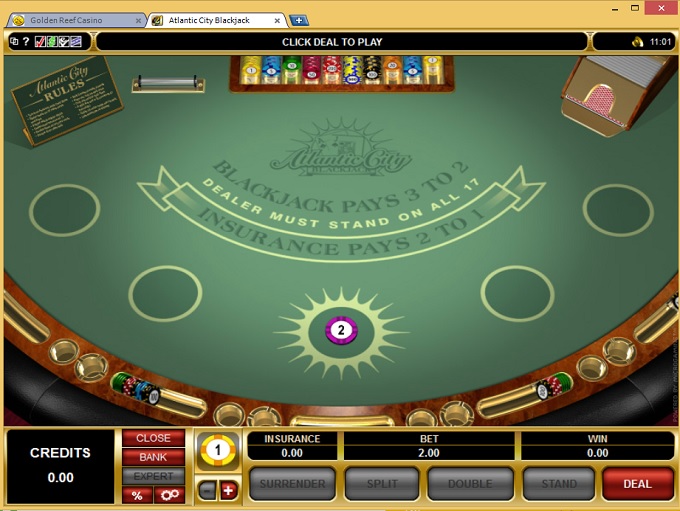This screenshot has width=680, height=511.
Task: Open the BANK cashier
Action: coord(153,457)
